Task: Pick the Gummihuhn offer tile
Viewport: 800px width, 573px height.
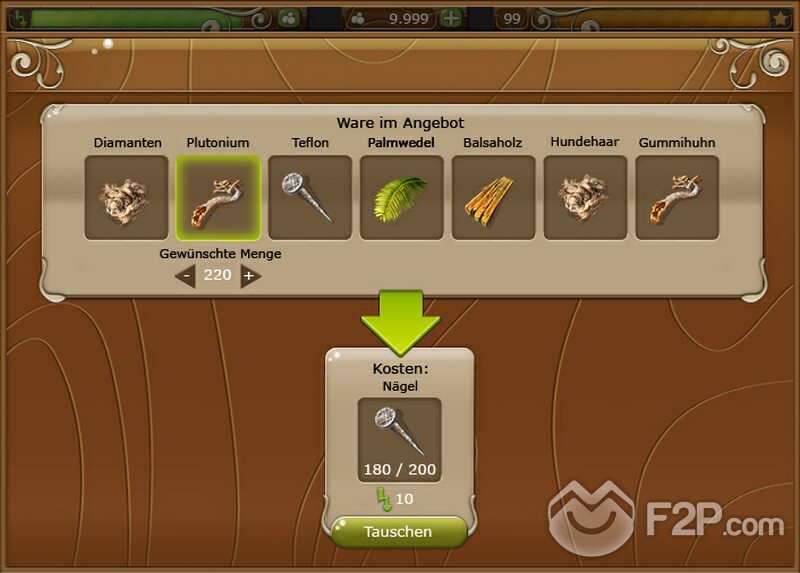Action: [677, 197]
